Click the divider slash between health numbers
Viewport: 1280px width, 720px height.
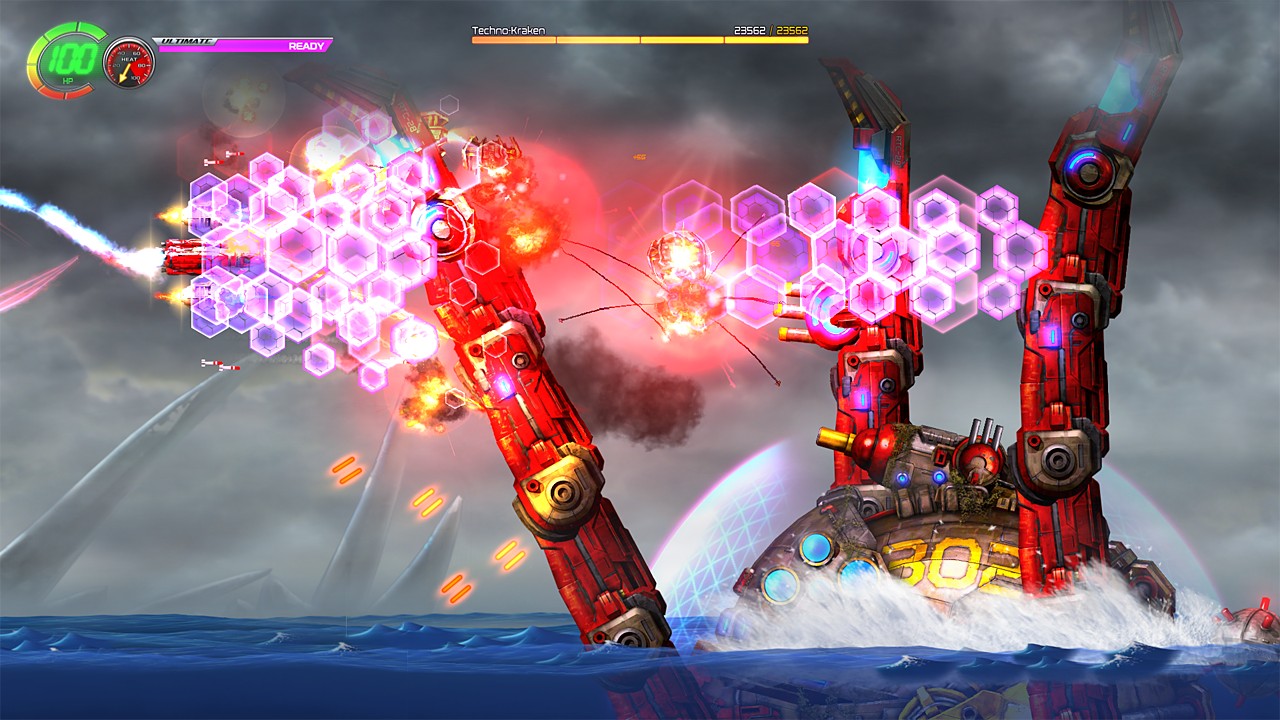[770, 31]
